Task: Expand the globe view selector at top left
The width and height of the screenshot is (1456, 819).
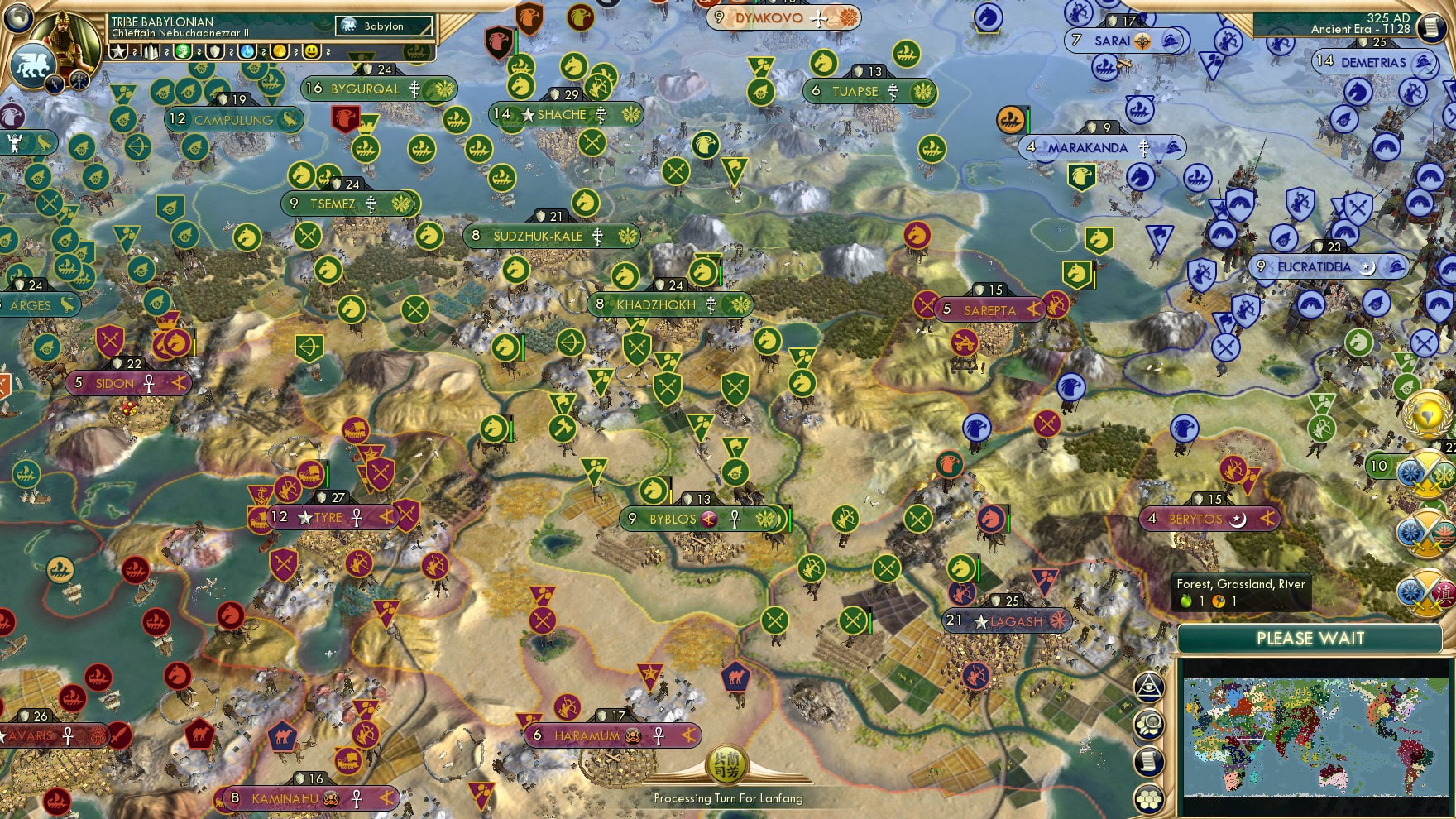Action: pyautogui.click(x=17, y=17)
